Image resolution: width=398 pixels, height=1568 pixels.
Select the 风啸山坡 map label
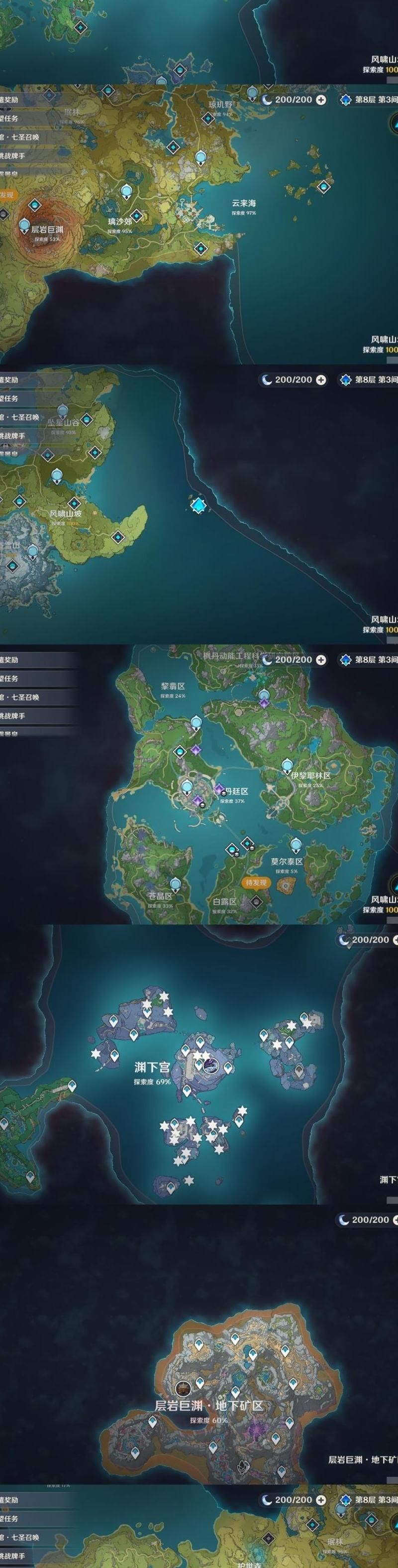(65, 513)
